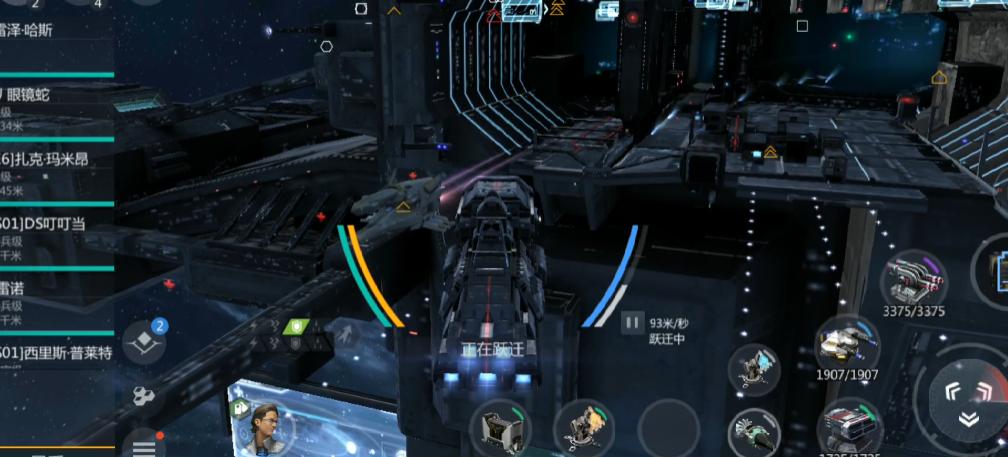Stop the ship with the pause button
Screen dimensions: 1008x457
632,322
